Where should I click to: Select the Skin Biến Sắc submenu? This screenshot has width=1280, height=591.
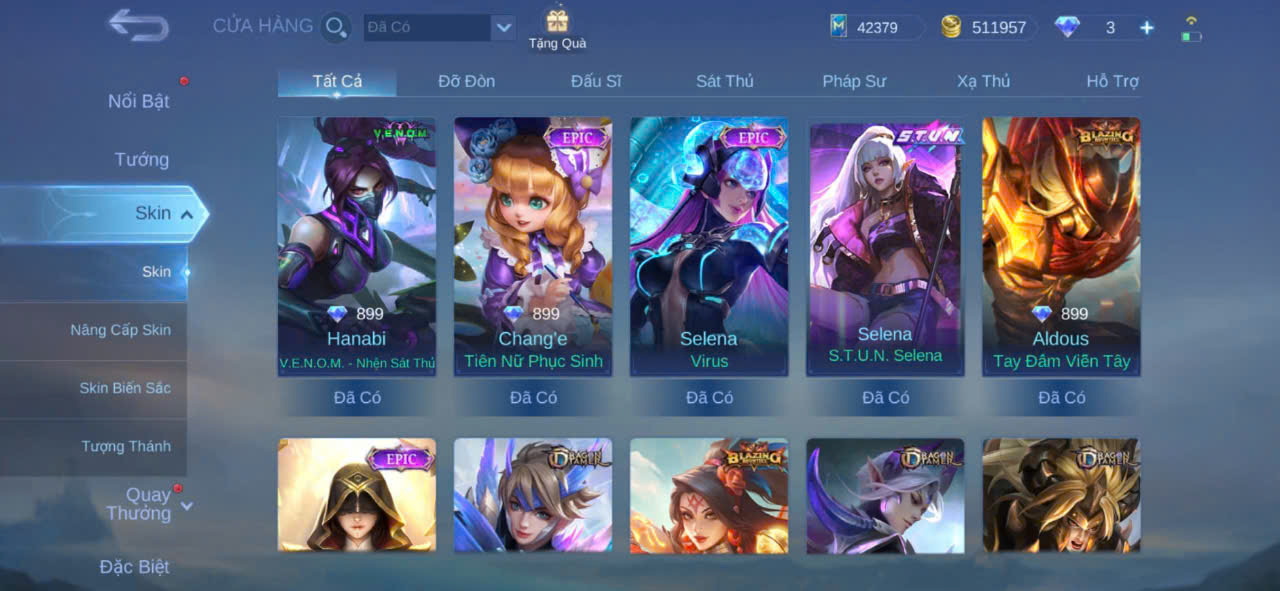pos(125,388)
